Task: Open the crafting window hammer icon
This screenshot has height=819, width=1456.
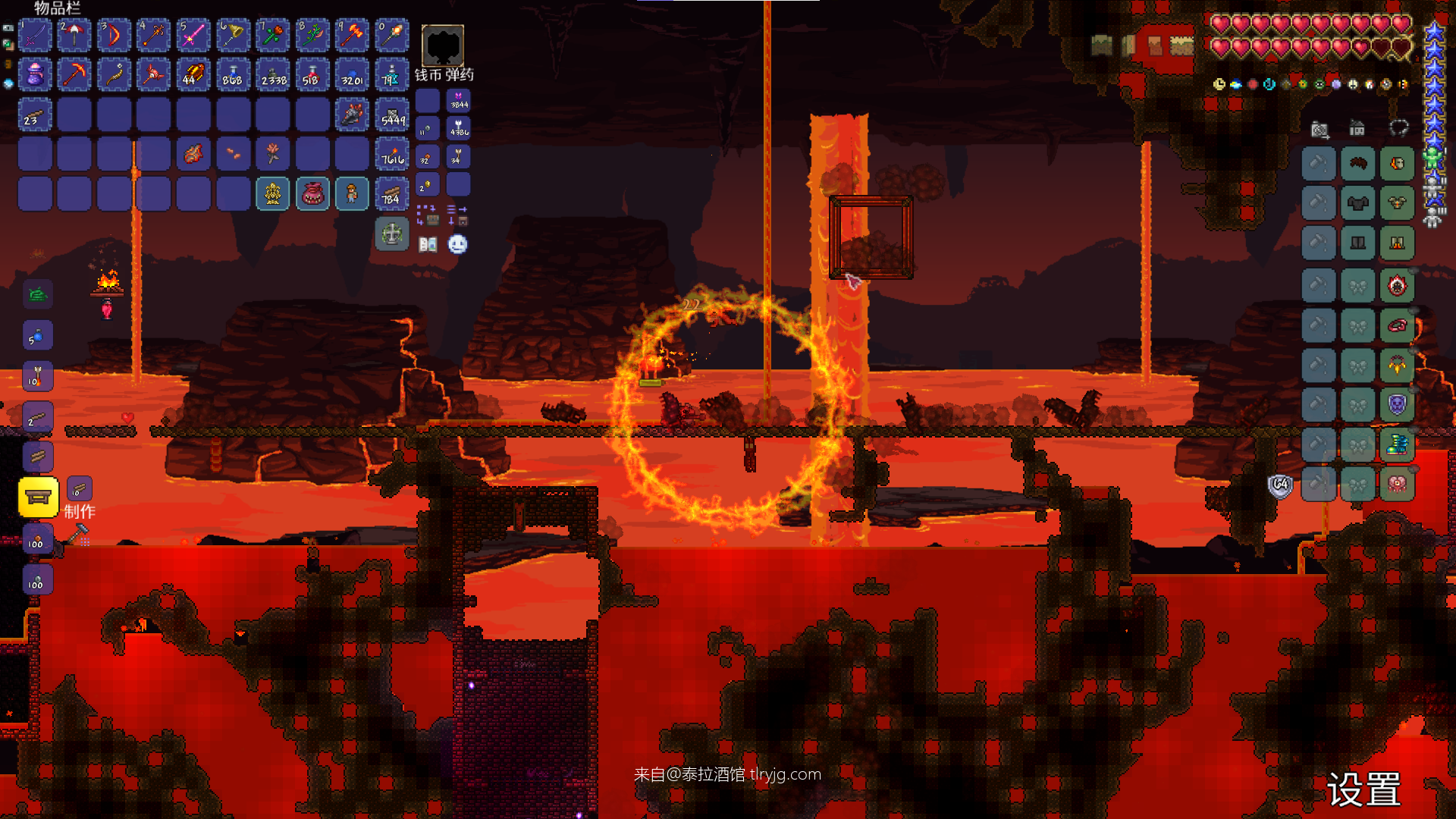Action: click(x=78, y=534)
